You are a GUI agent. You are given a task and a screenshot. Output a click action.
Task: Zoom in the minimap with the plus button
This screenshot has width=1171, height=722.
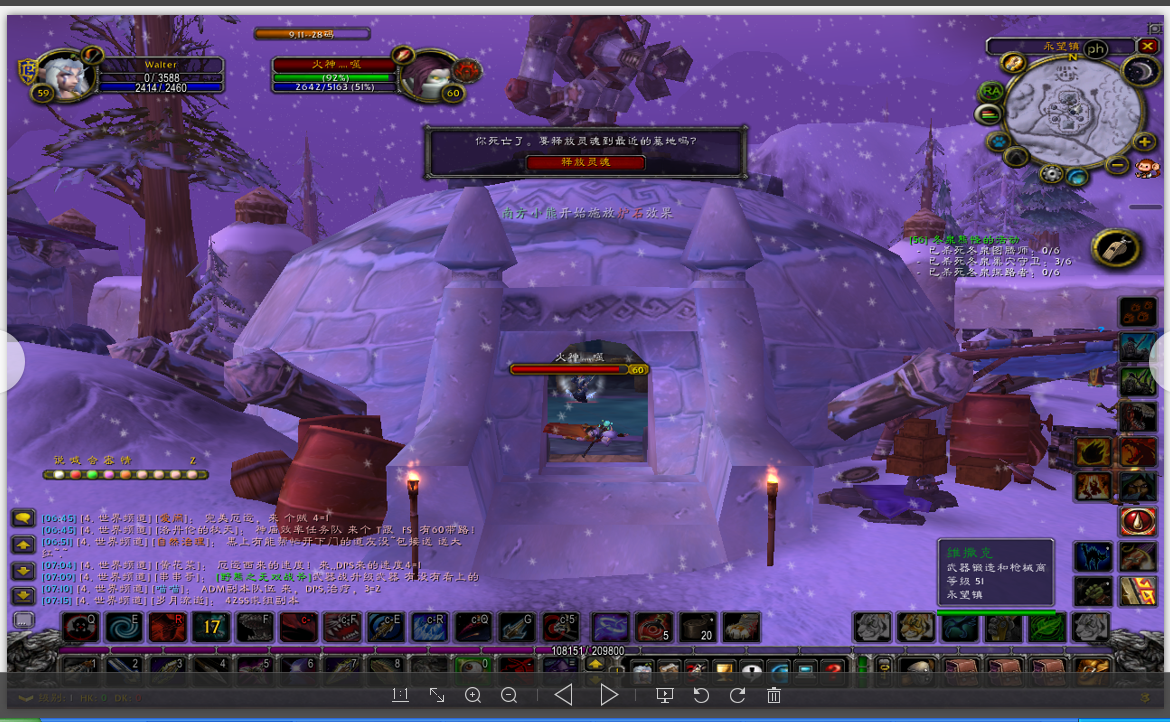point(1146,142)
